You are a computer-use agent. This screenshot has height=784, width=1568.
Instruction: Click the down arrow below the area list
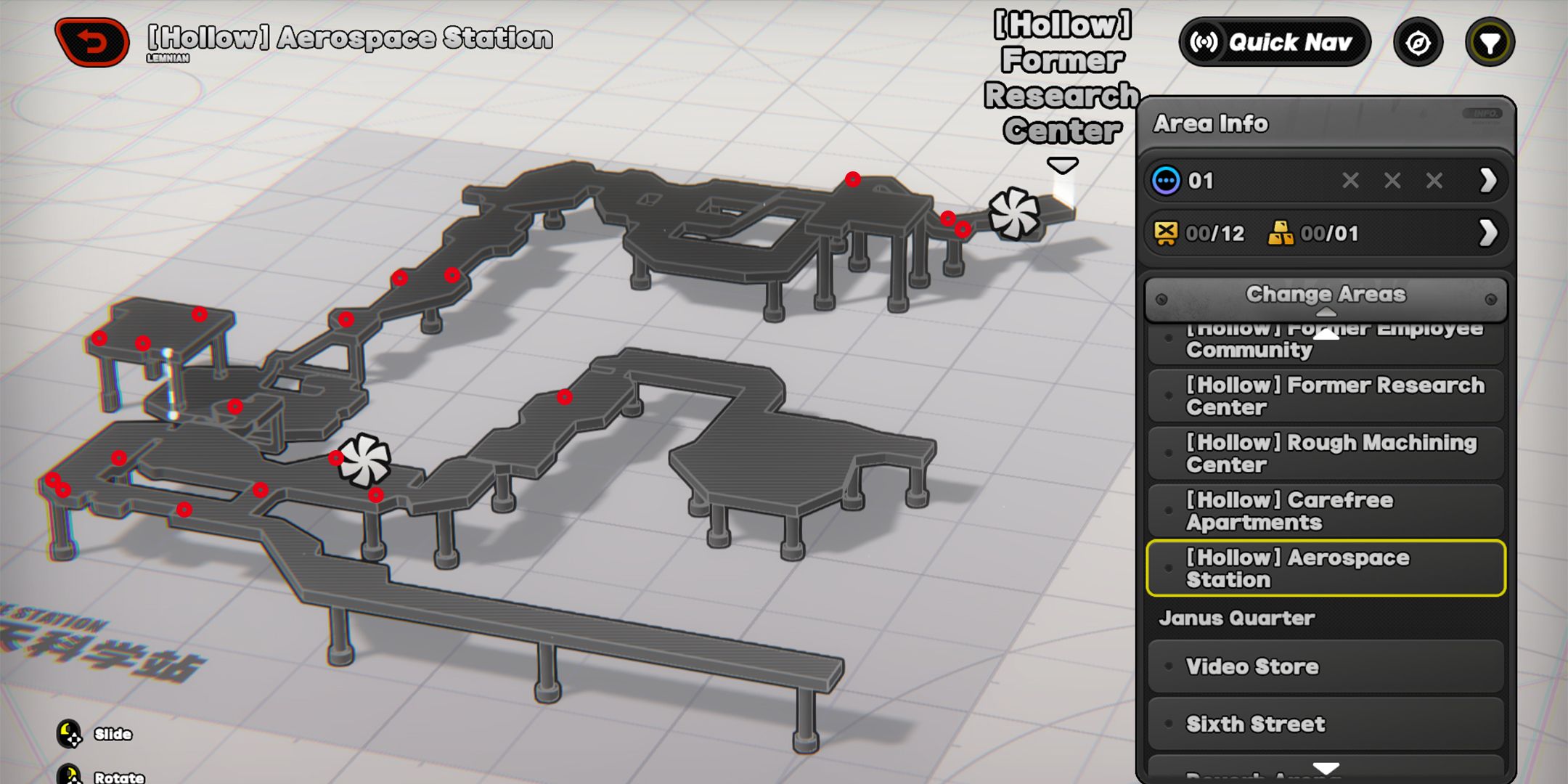(x=1326, y=767)
